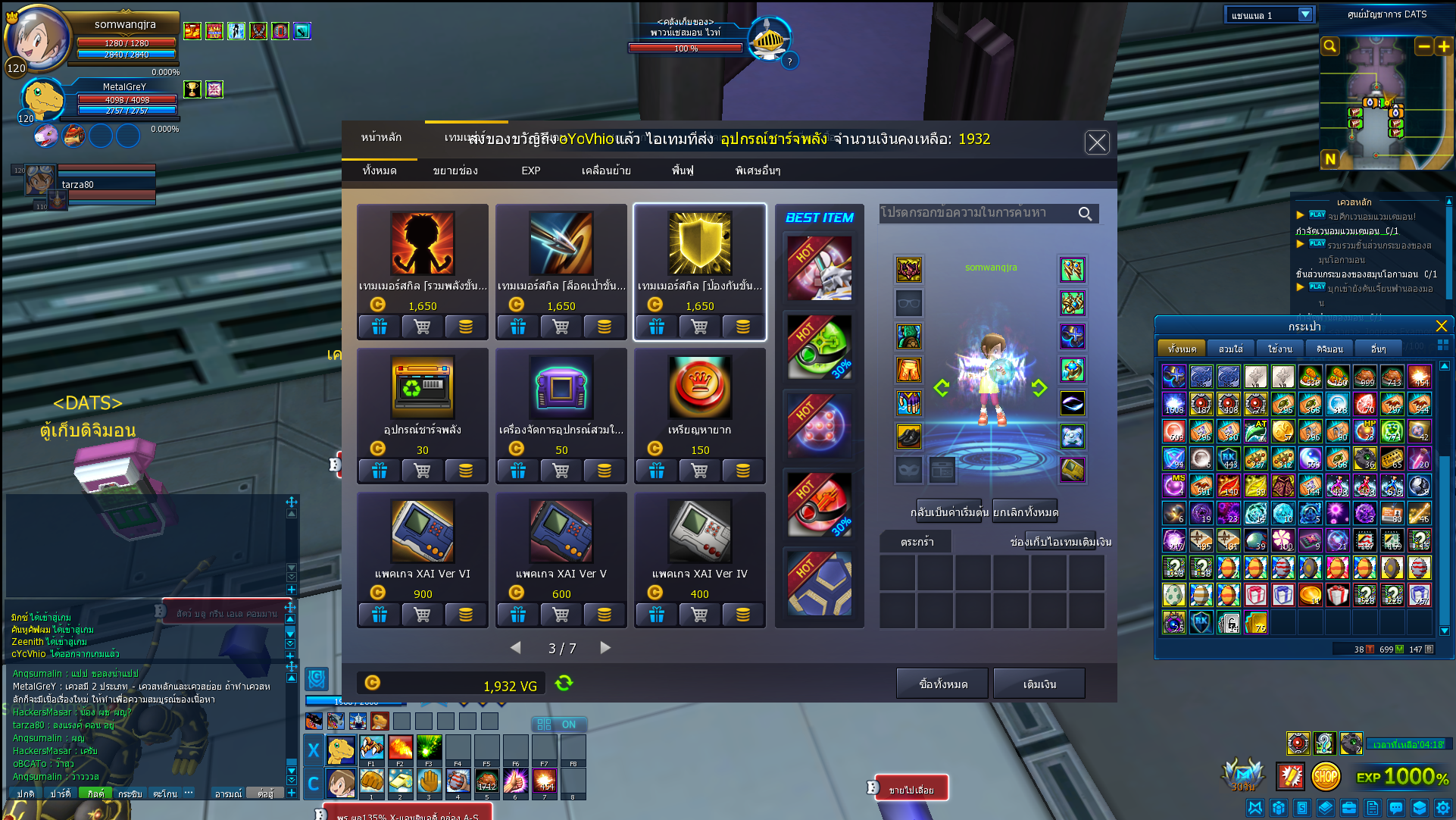Select the party tab in chat
Image resolution: width=1456 pixels, height=820 pixels.
[60, 793]
